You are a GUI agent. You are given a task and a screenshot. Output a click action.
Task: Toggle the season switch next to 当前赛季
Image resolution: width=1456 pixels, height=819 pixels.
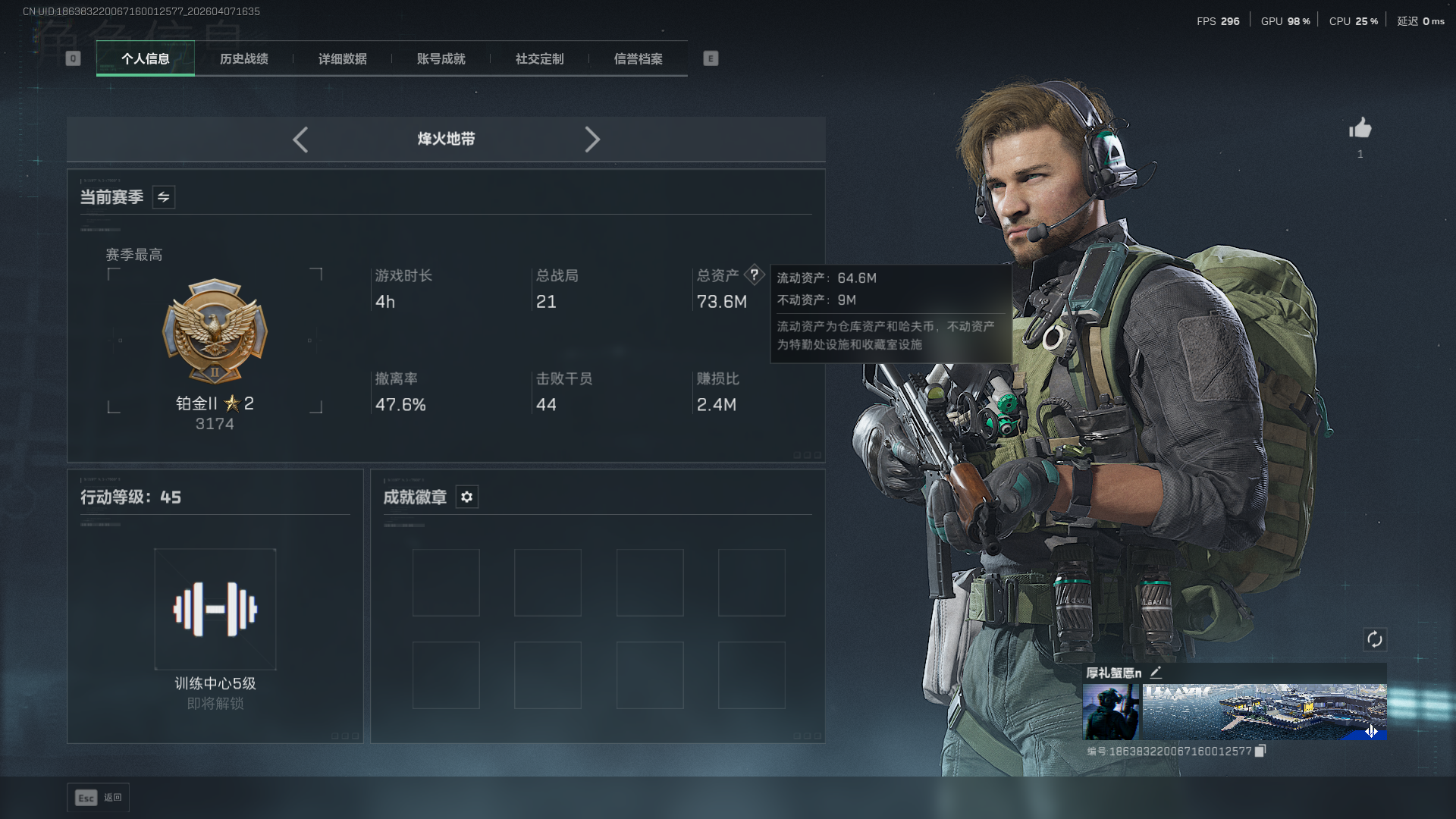[x=163, y=197]
